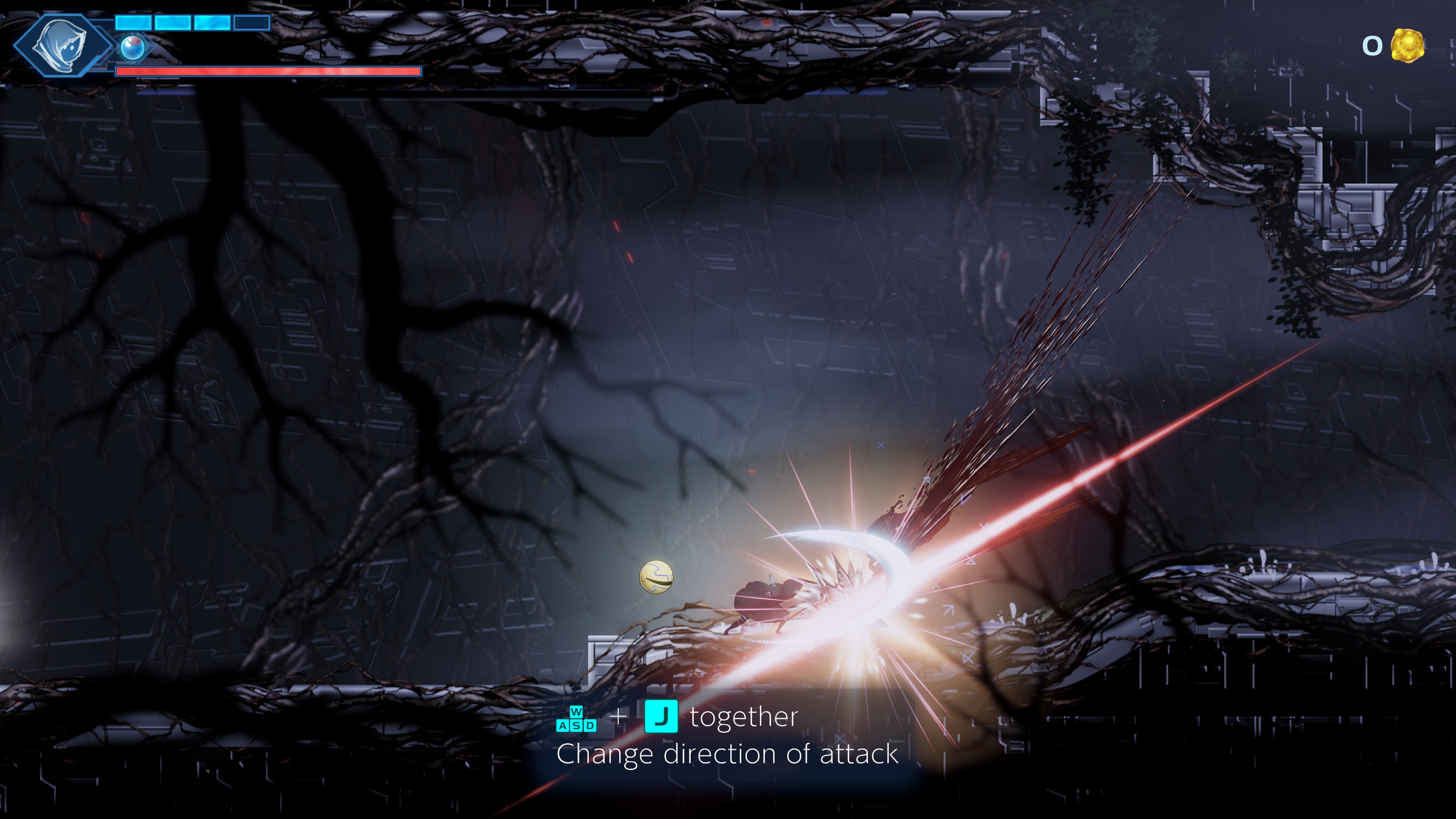This screenshot has height=819, width=1456.
Task: Click the gold nugget currency icon
Action: point(1407,45)
